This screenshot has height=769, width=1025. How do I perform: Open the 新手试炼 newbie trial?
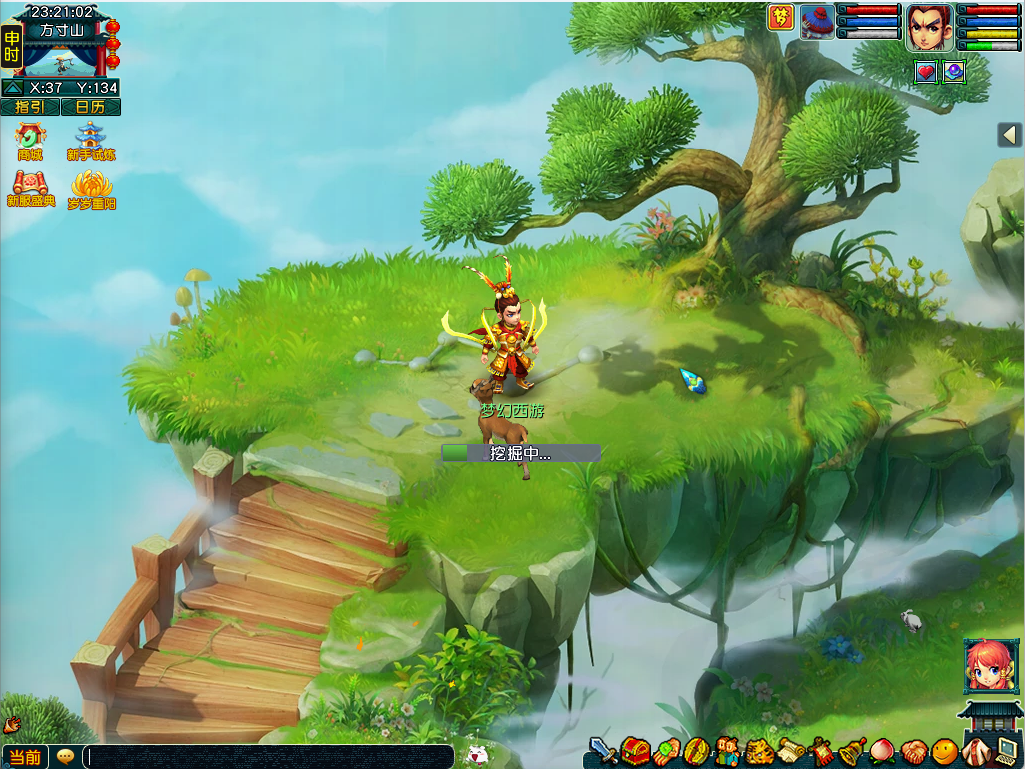(x=90, y=141)
